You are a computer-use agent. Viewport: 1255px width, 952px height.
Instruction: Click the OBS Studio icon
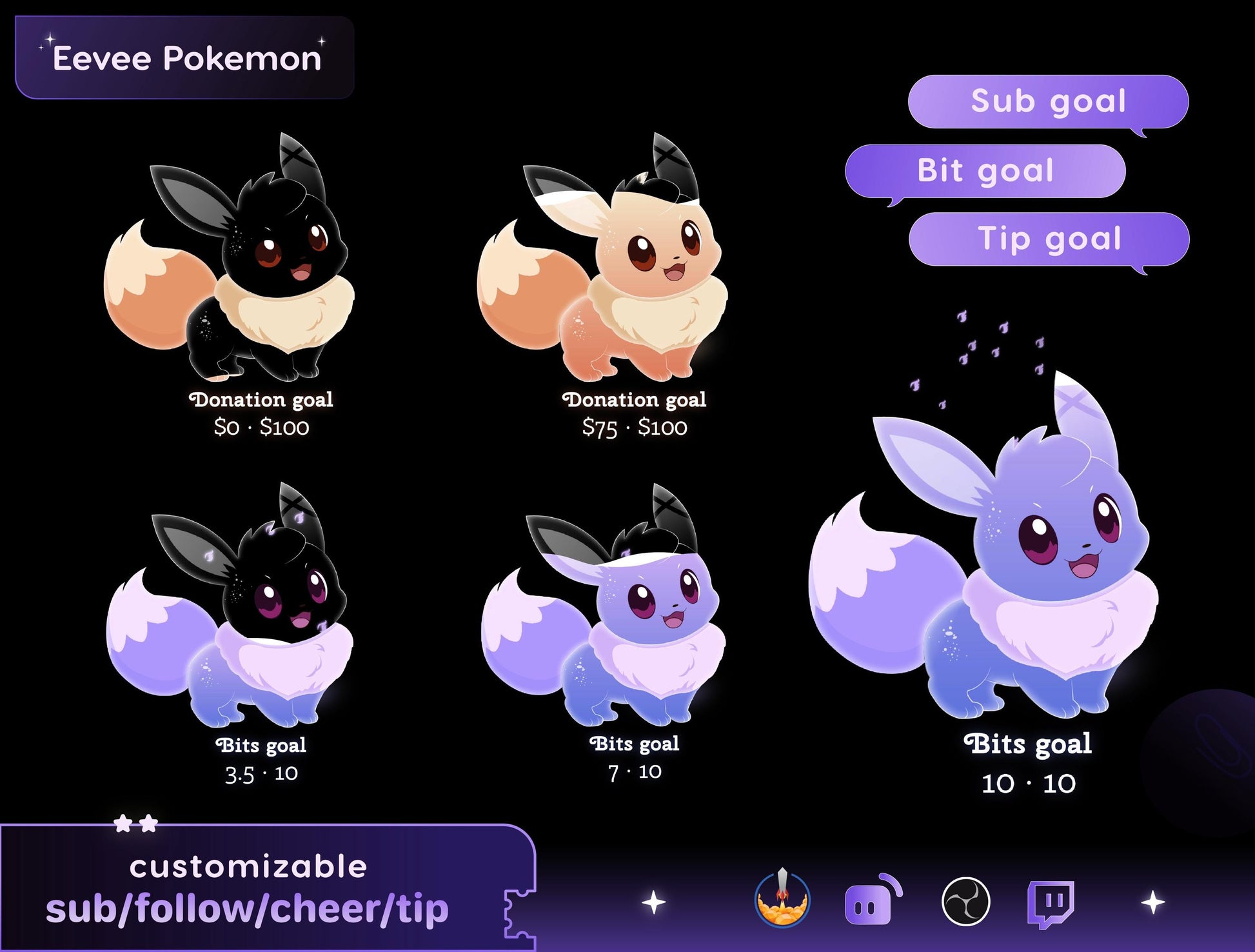(x=965, y=901)
